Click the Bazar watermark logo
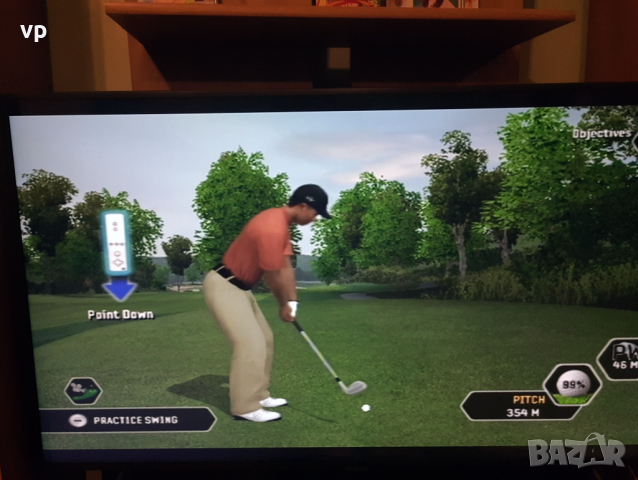Image resolution: width=638 pixels, height=480 pixels. coord(576,450)
